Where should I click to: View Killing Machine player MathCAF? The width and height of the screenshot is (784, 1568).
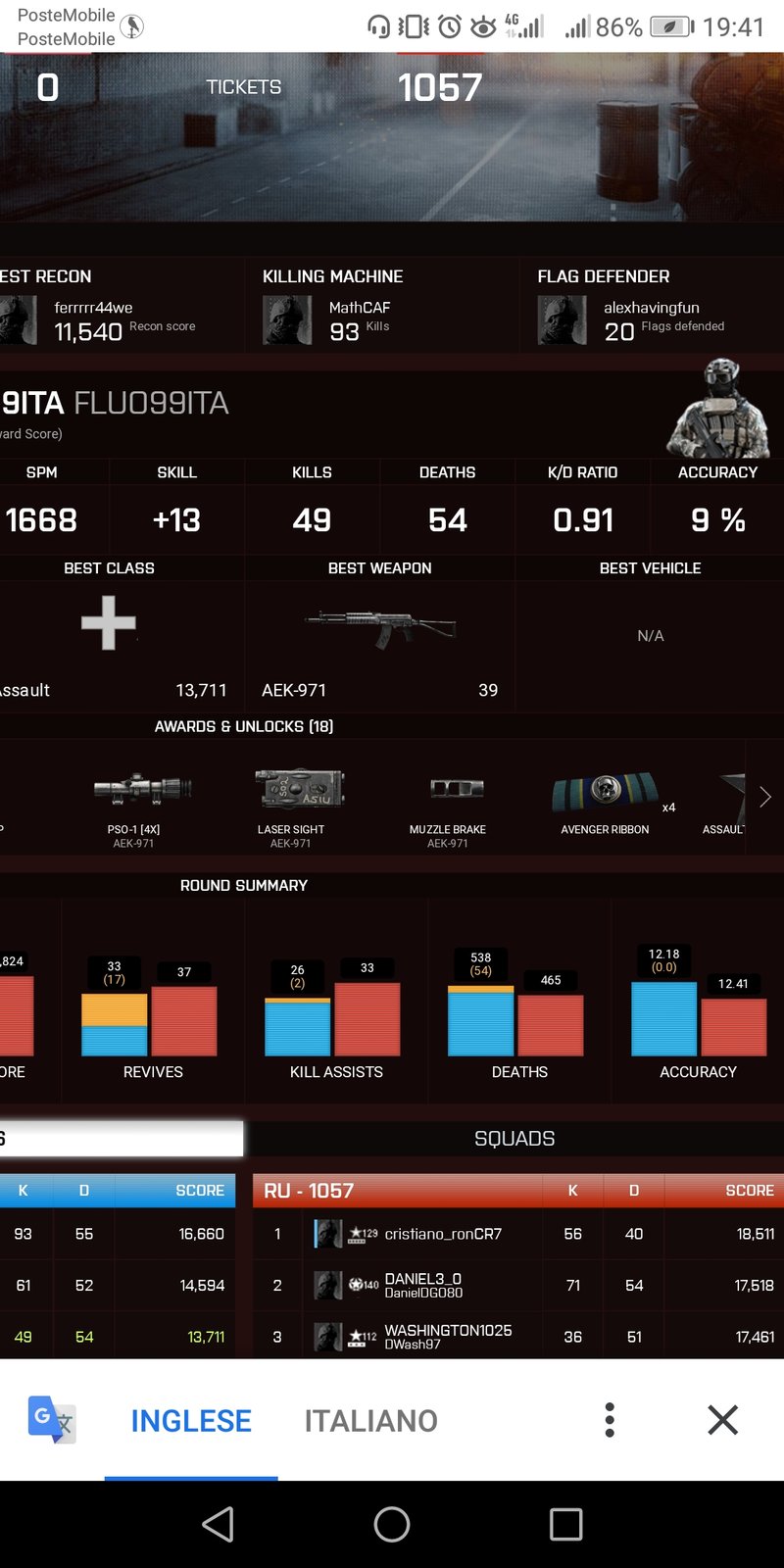point(359,308)
